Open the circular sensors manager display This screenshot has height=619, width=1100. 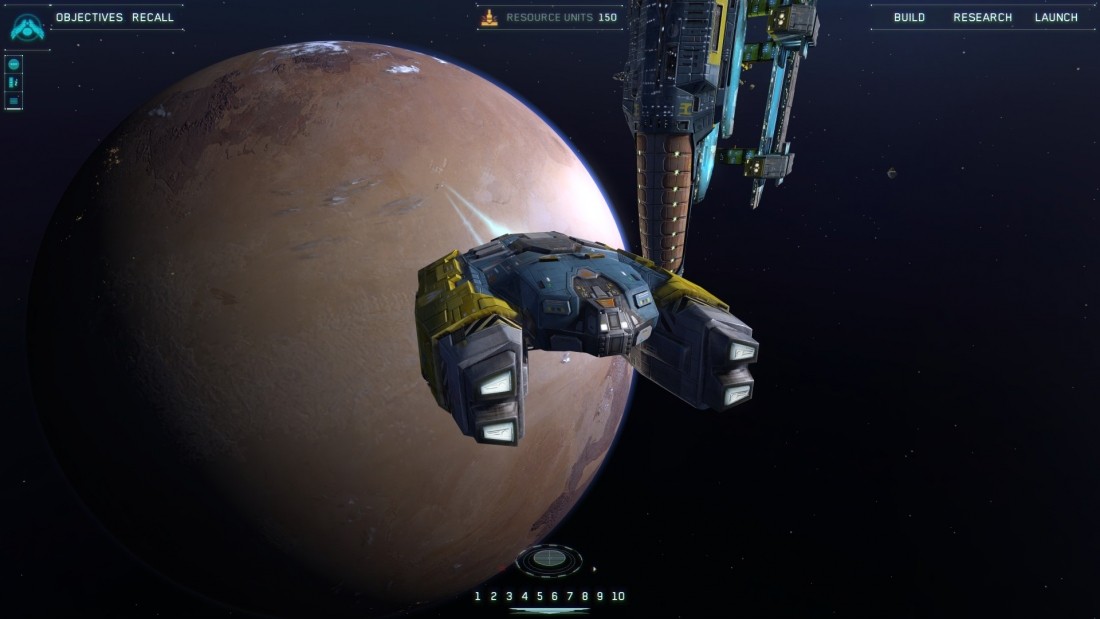click(x=549, y=560)
